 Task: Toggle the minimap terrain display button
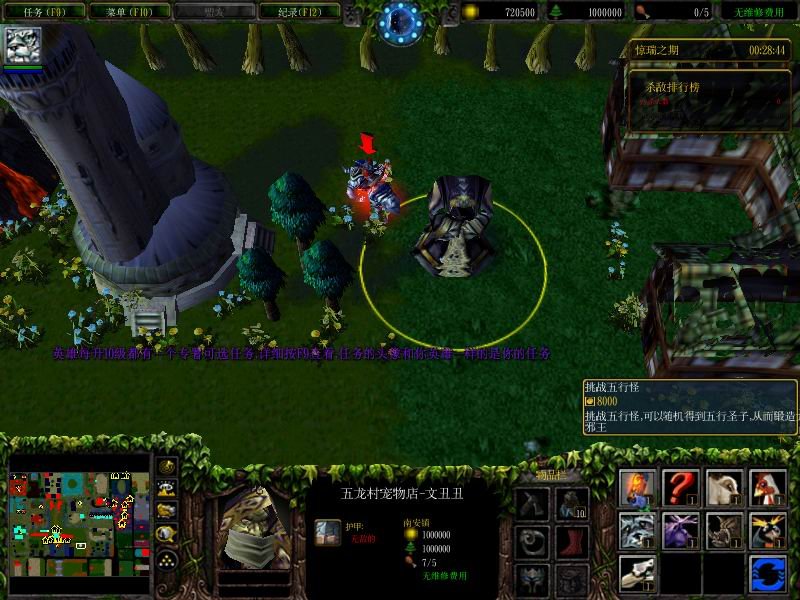[x=167, y=488]
